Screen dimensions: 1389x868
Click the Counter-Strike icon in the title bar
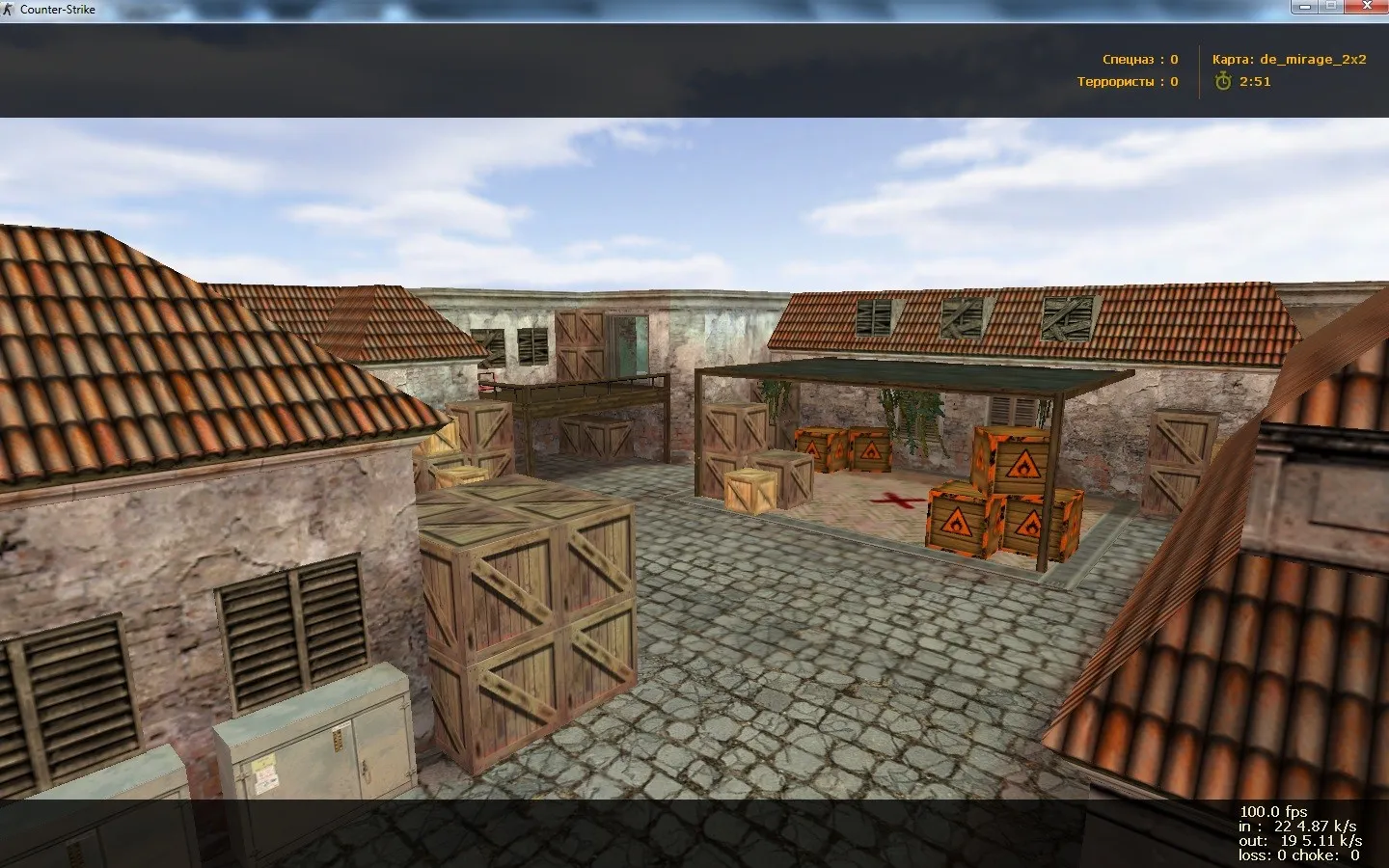click(x=10, y=9)
